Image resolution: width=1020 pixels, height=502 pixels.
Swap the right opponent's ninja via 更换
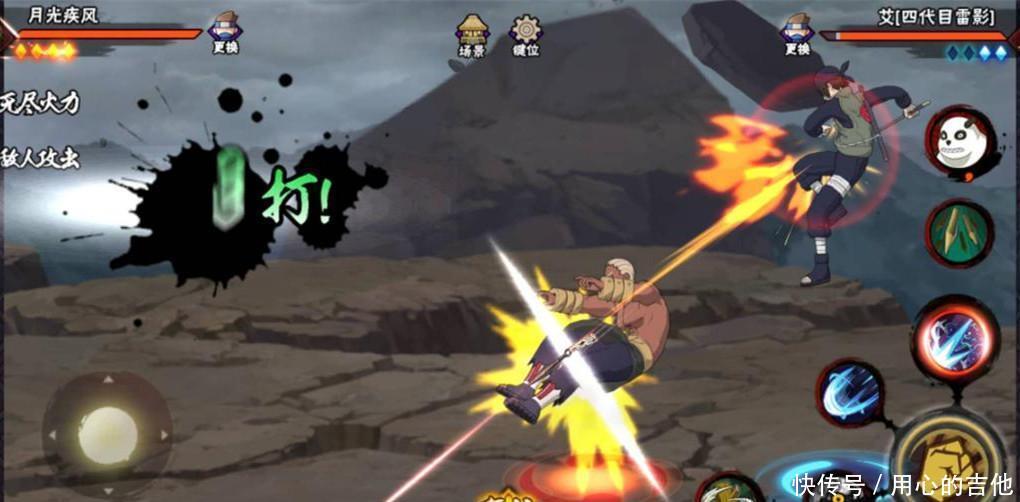tap(797, 33)
